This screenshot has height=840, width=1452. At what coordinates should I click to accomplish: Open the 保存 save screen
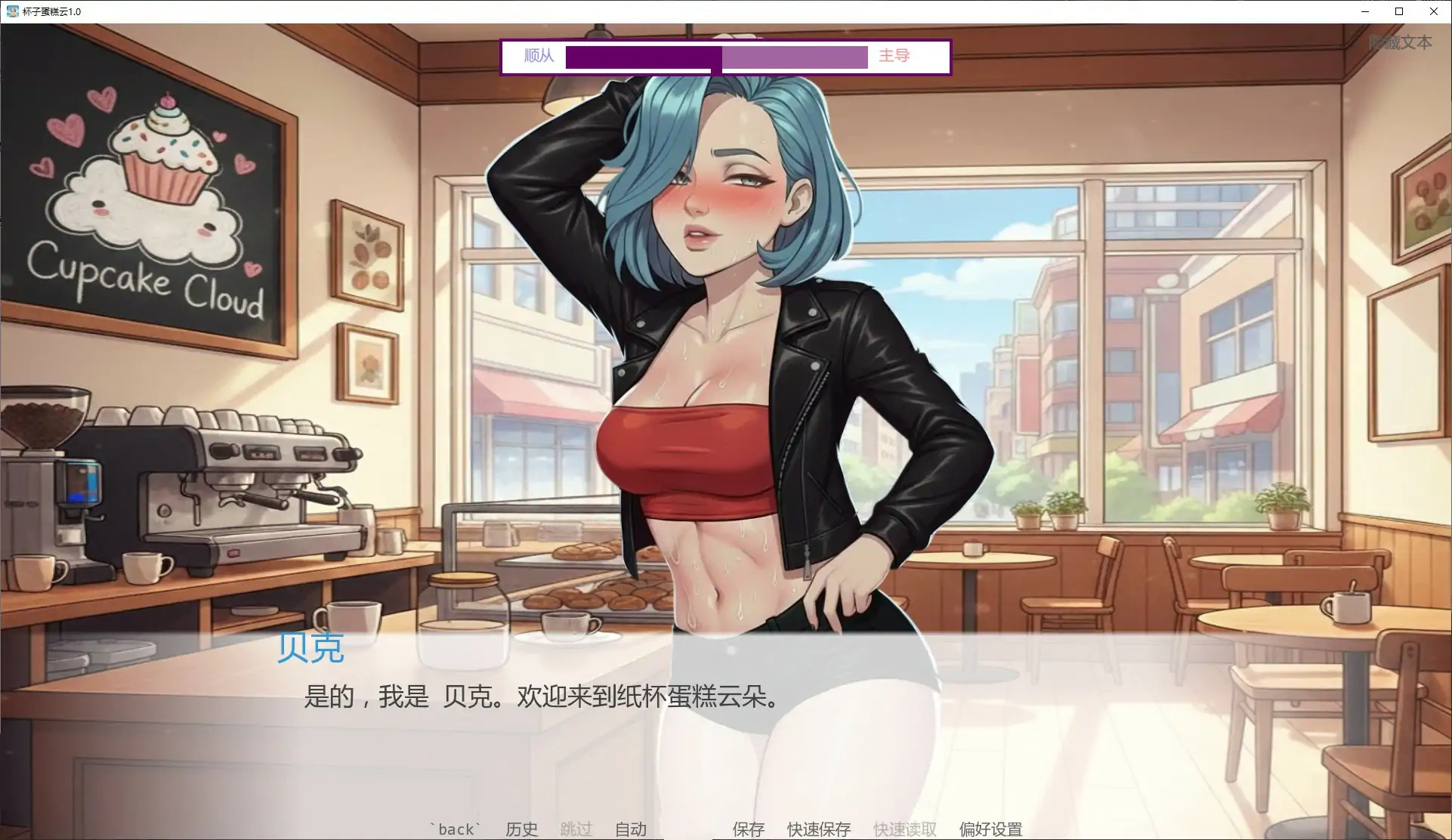[748, 829]
